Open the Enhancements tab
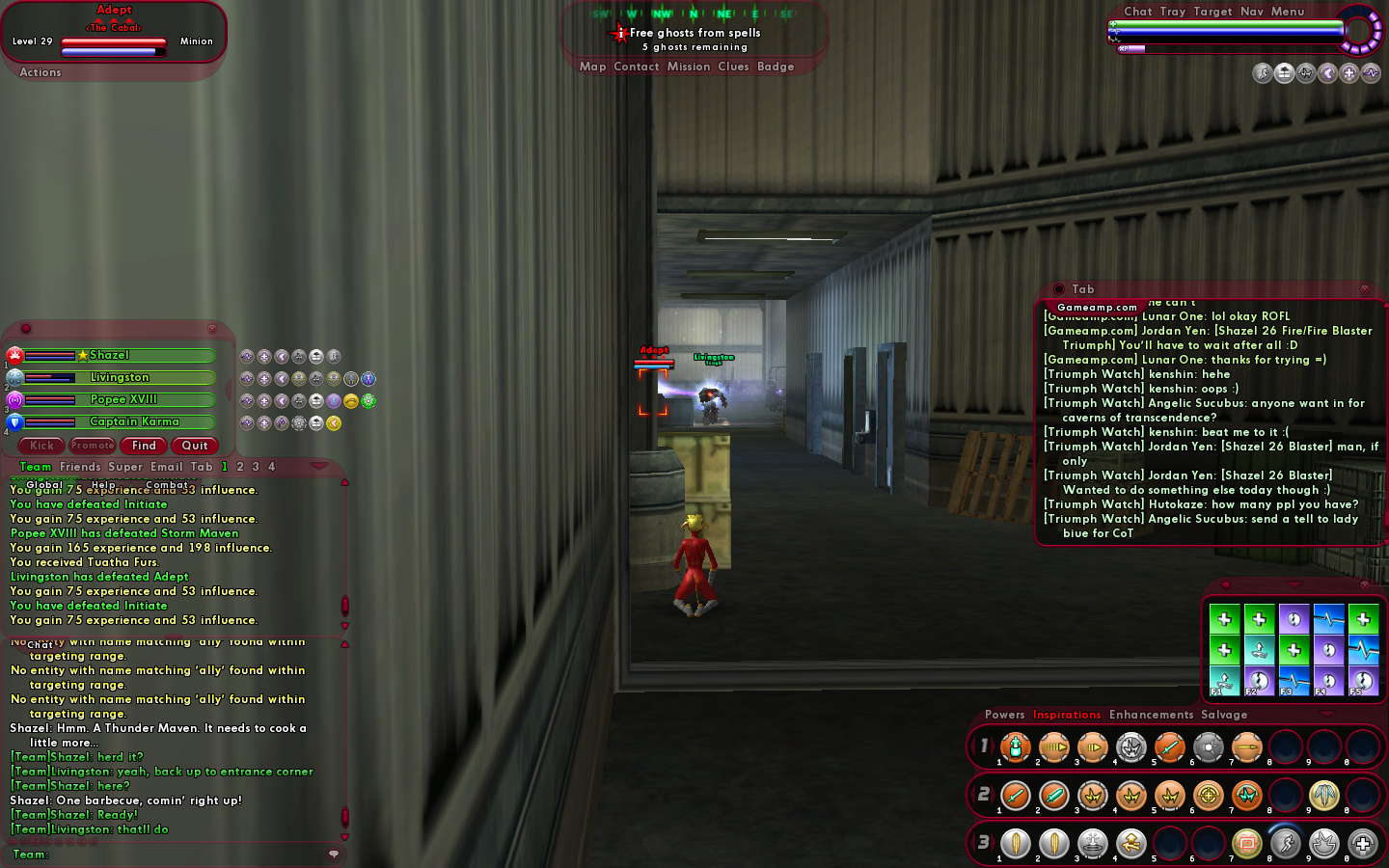This screenshot has width=1389, height=868. (x=1151, y=715)
